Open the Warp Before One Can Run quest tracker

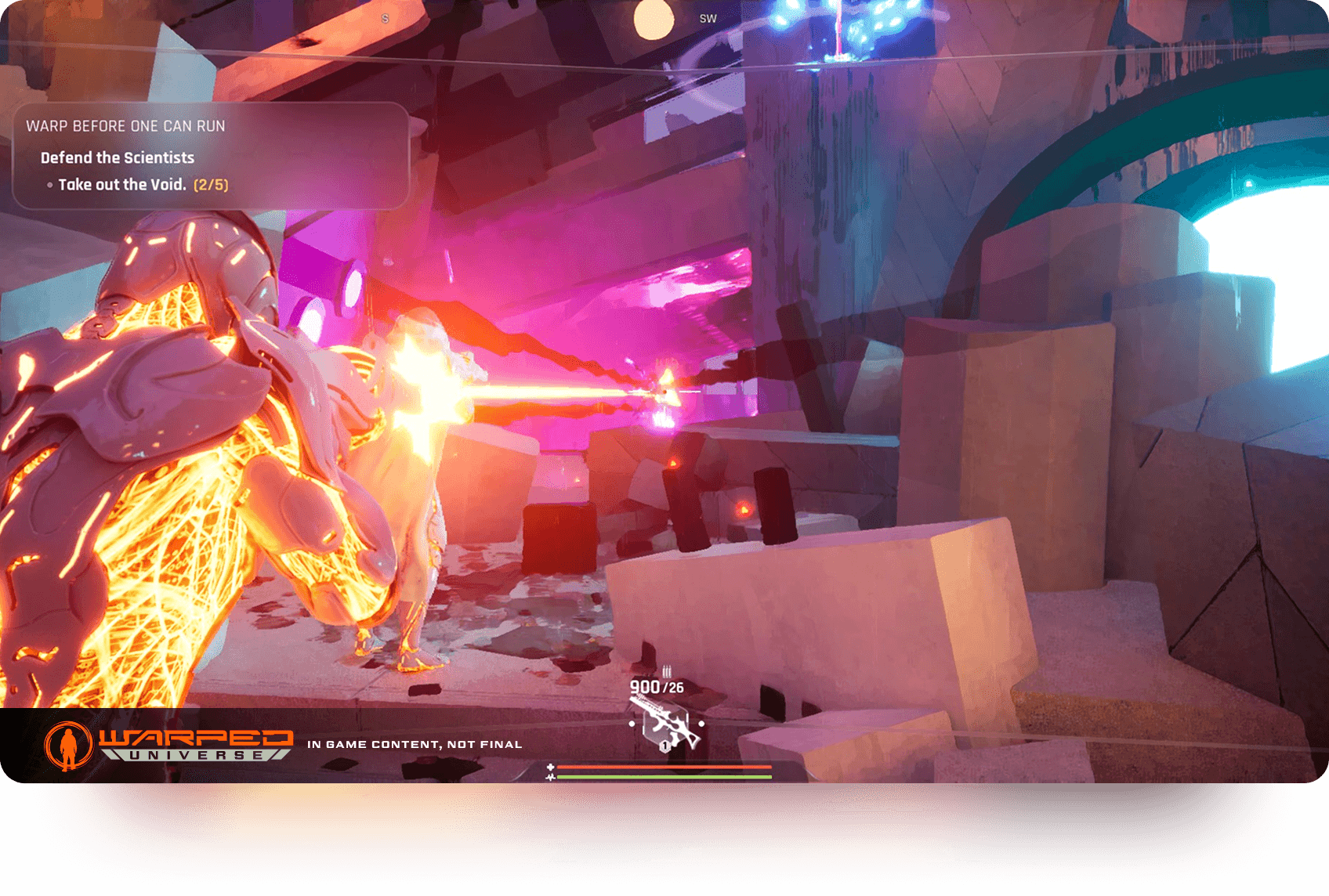click(x=125, y=126)
